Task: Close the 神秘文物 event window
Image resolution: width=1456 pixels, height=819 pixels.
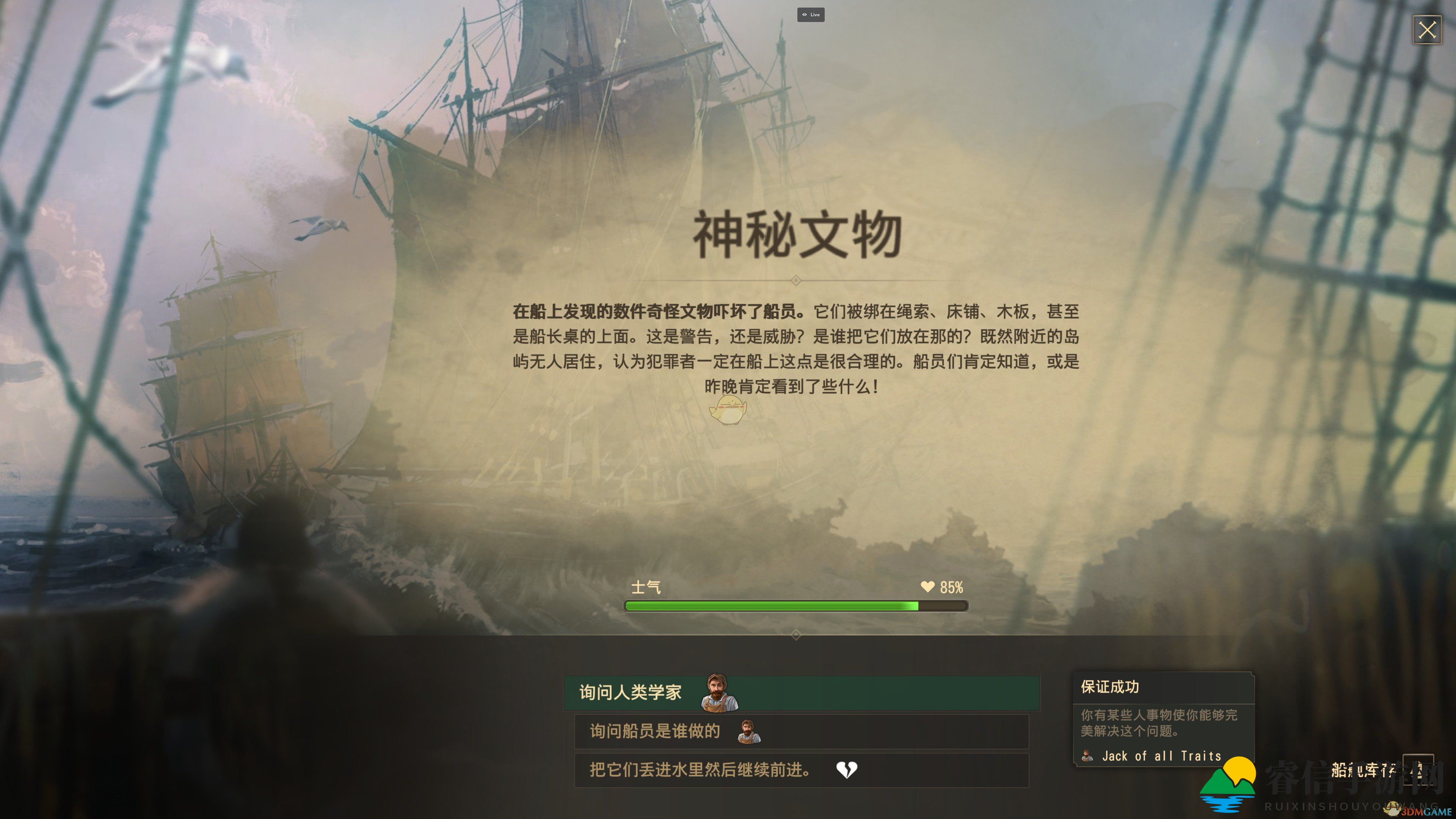Action: [1428, 30]
